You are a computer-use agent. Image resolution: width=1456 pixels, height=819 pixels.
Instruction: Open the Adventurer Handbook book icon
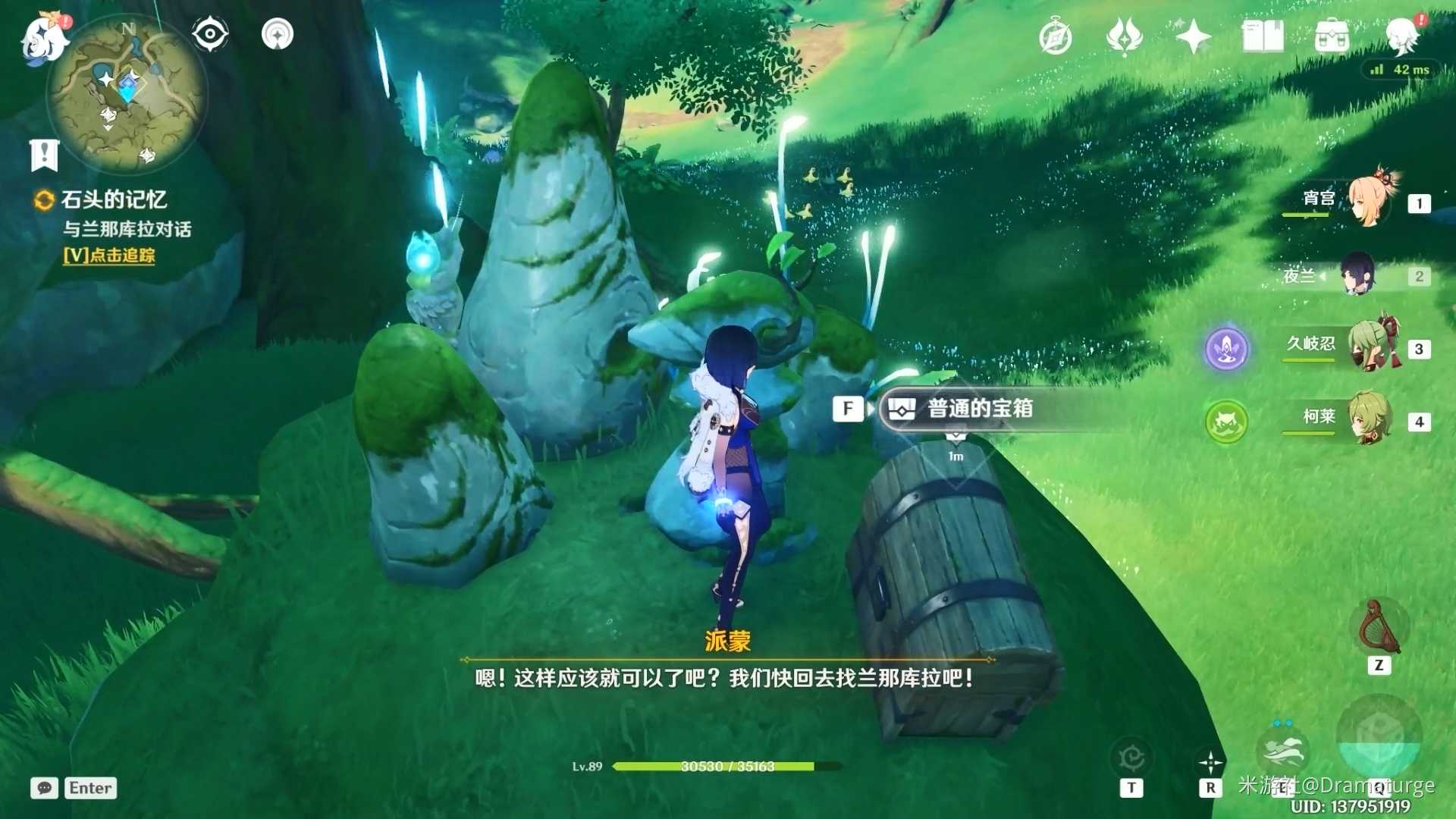point(1262,34)
